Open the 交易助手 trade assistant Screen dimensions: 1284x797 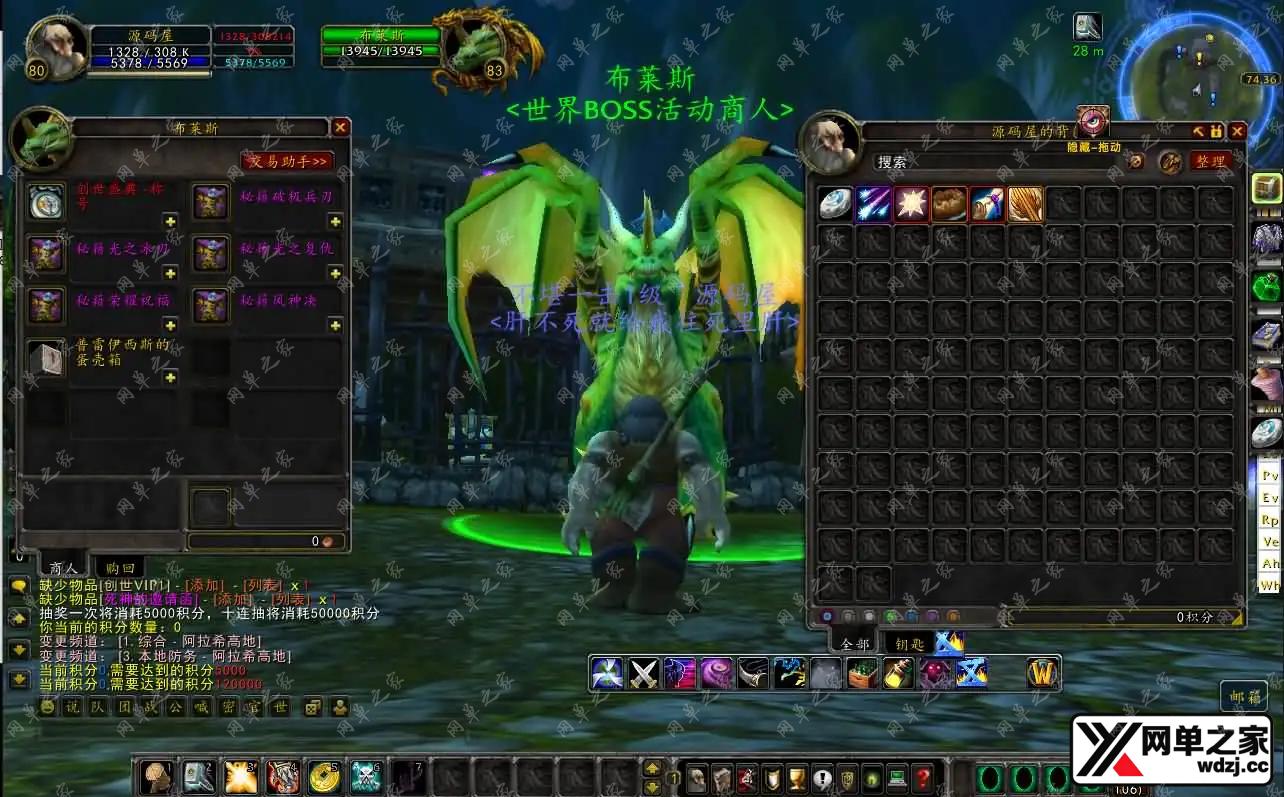pyautogui.click(x=287, y=161)
